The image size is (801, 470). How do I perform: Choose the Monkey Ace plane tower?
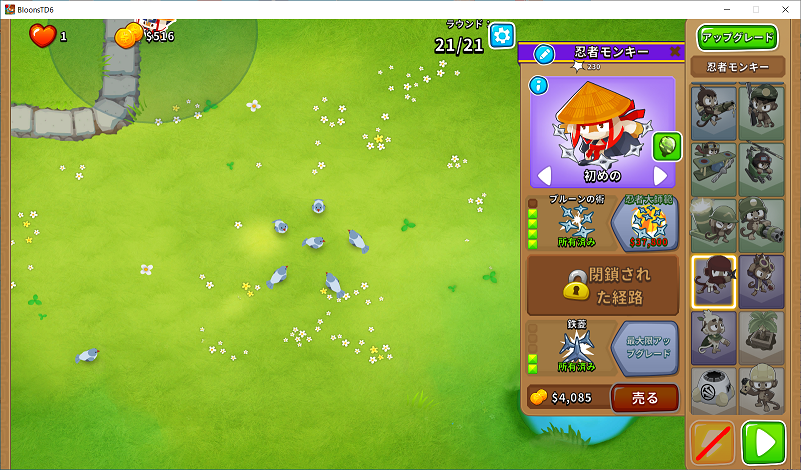(714, 166)
